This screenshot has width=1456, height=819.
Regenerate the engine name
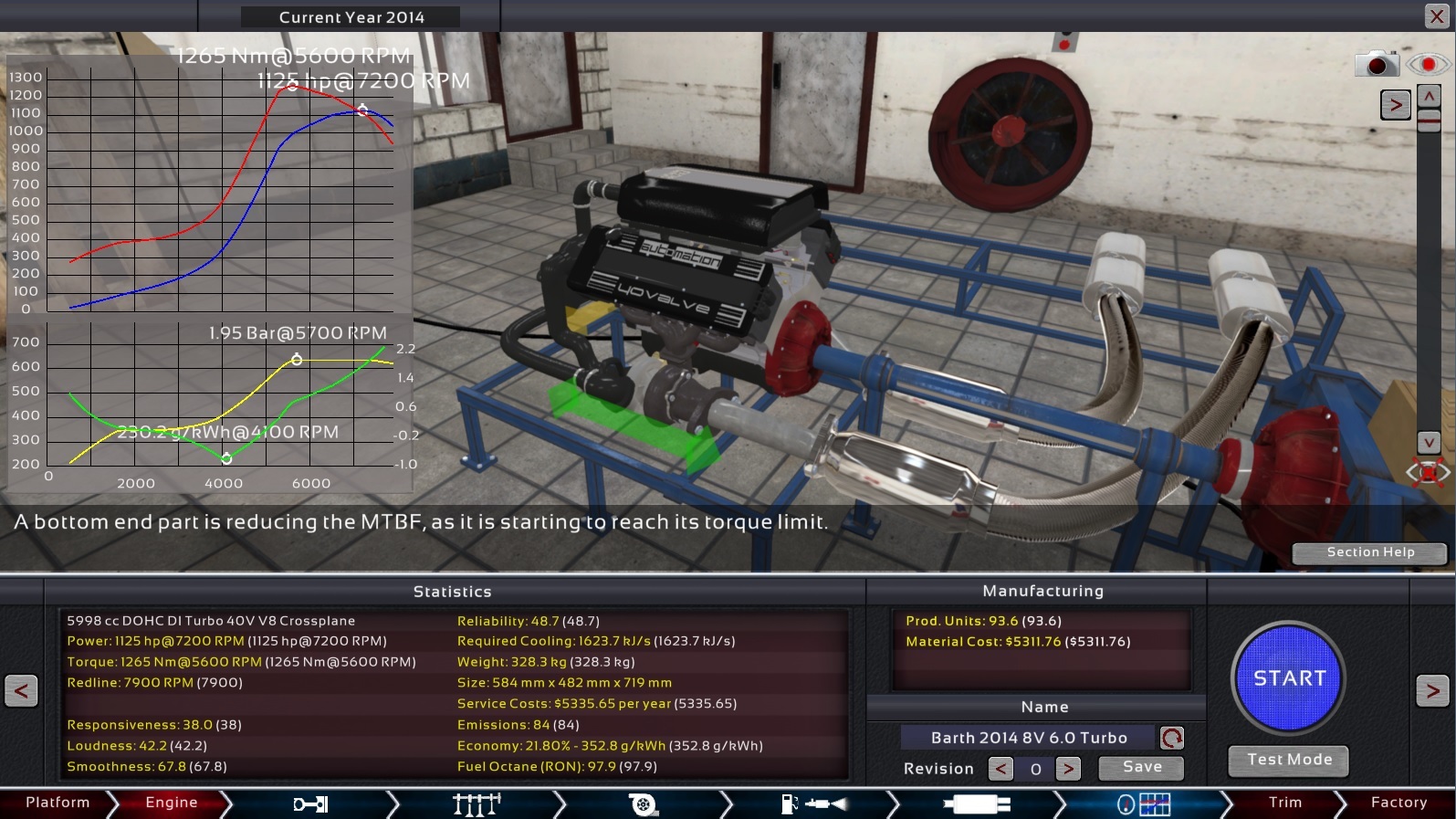1172,738
